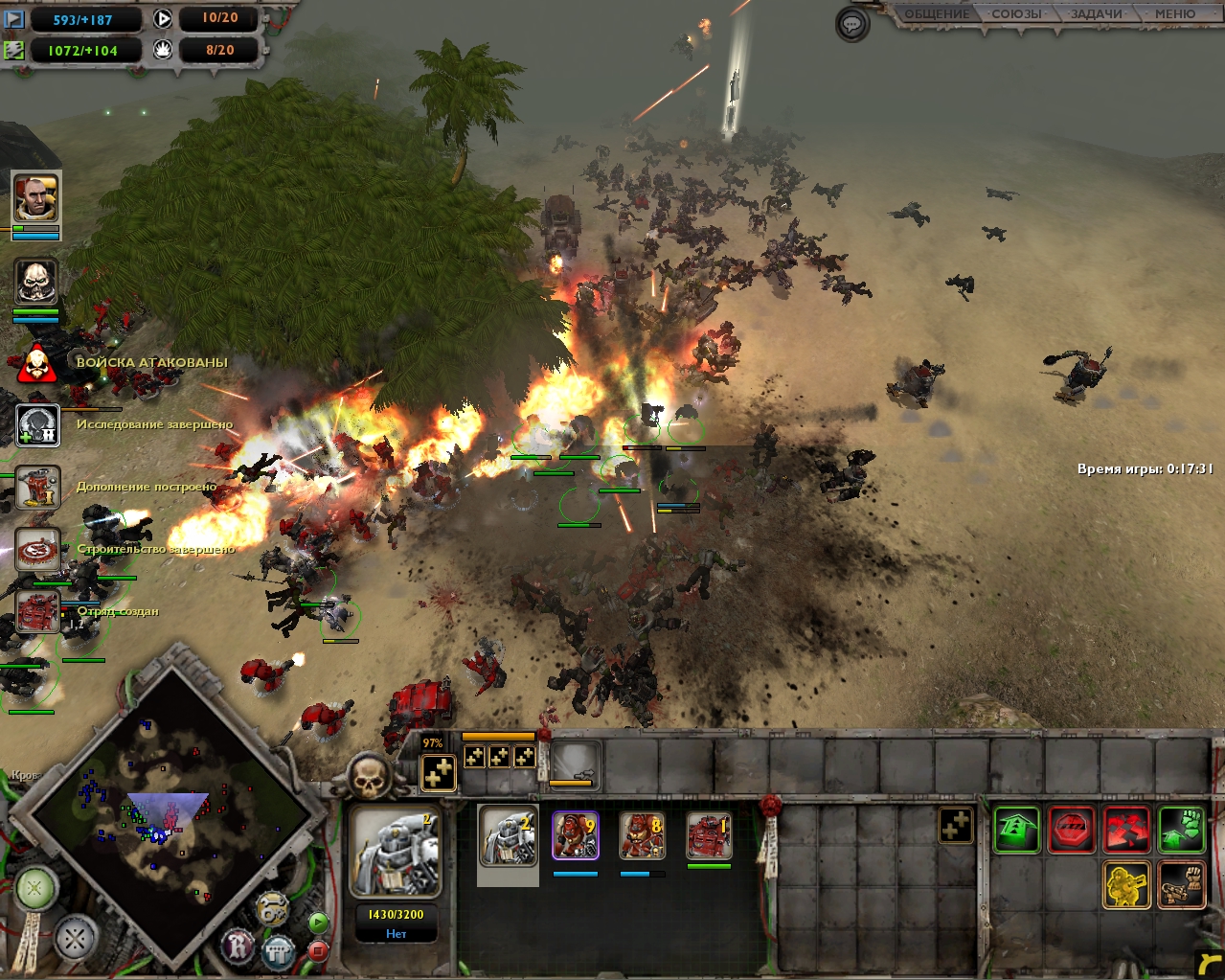Activate the red stop sign command
Screen dimensions: 1225x980
(x=1071, y=830)
